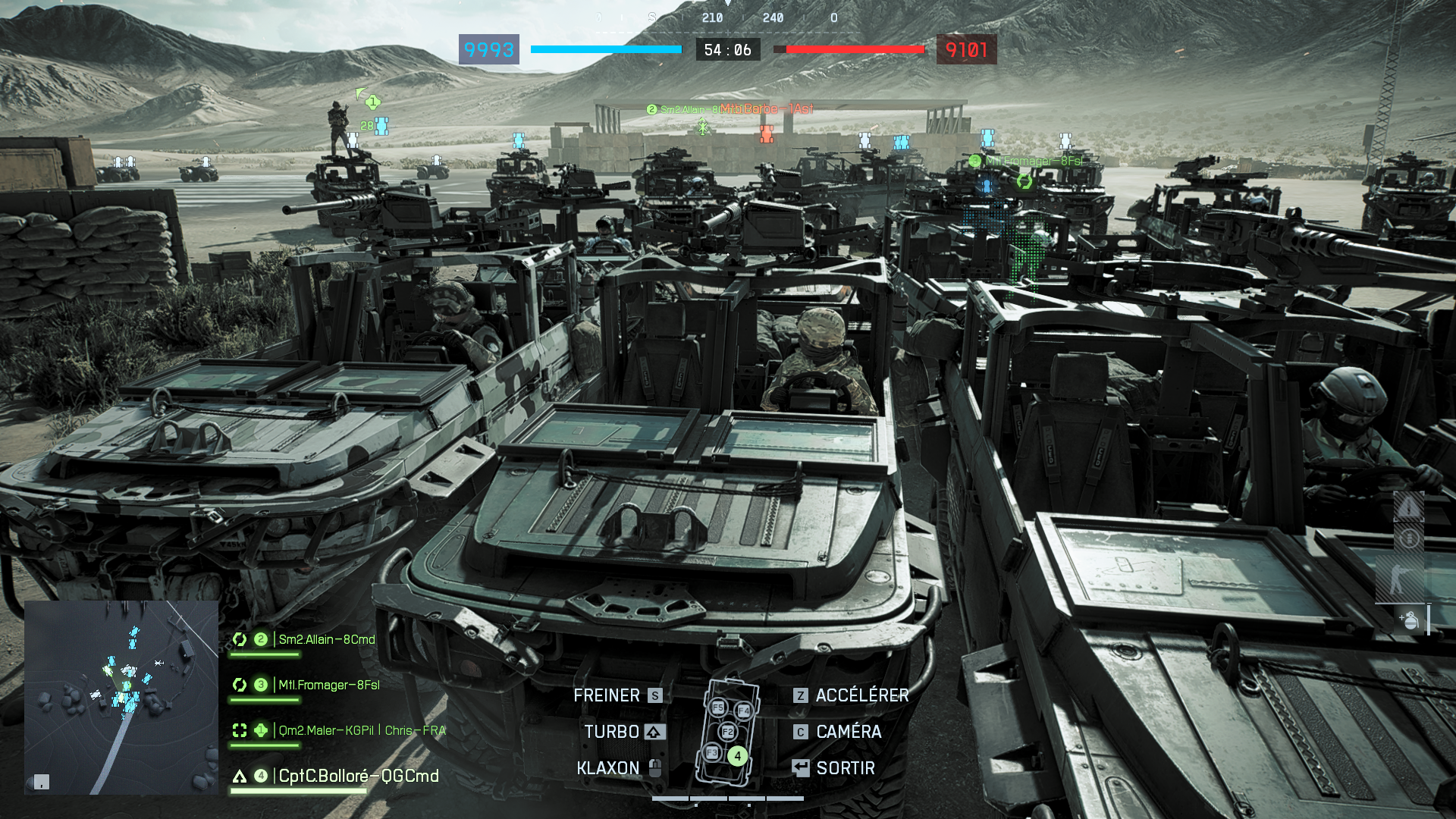Select the grenade equipment icon
Screen dimensions: 1456x819
click(1410, 620)
